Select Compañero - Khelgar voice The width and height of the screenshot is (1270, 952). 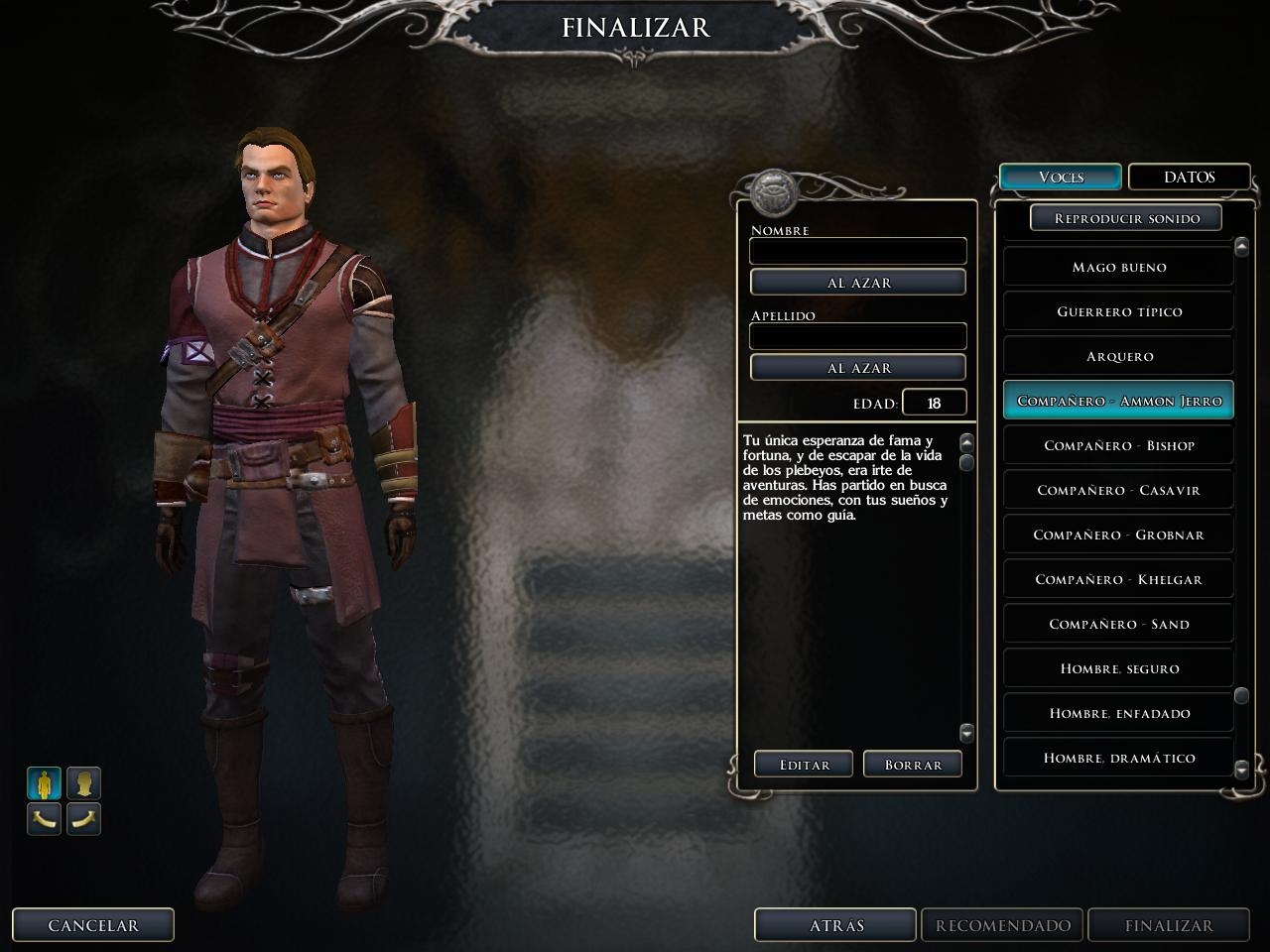[1118, 579]
